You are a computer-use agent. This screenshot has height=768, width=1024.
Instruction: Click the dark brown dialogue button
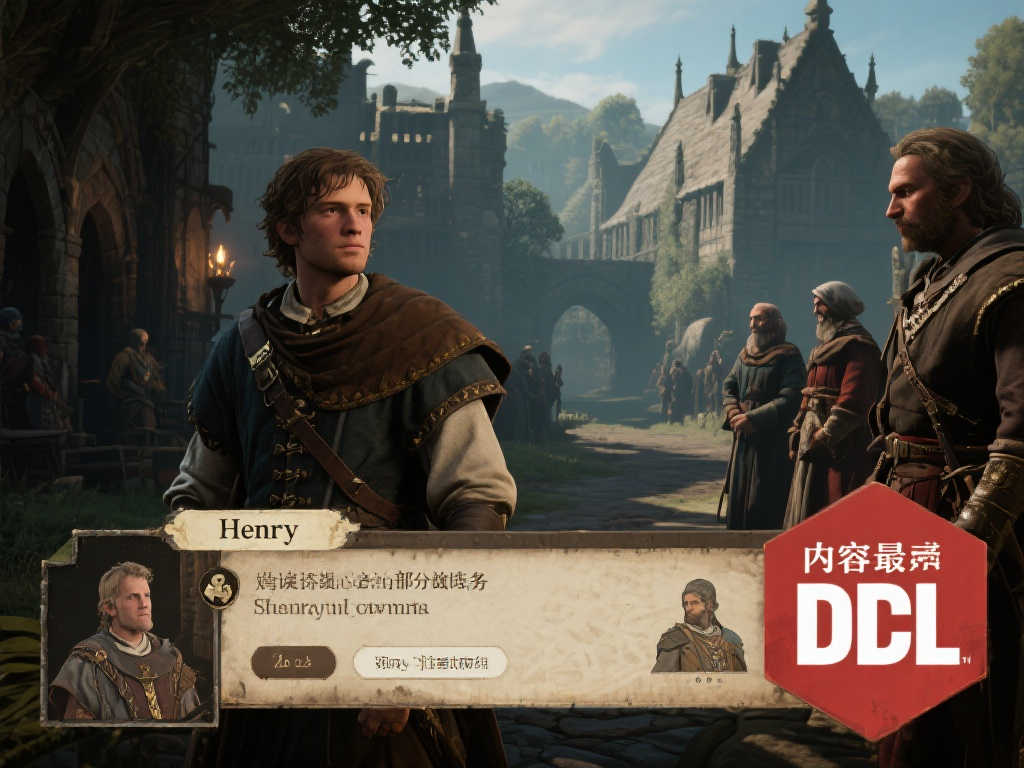[x=293, y=662]
